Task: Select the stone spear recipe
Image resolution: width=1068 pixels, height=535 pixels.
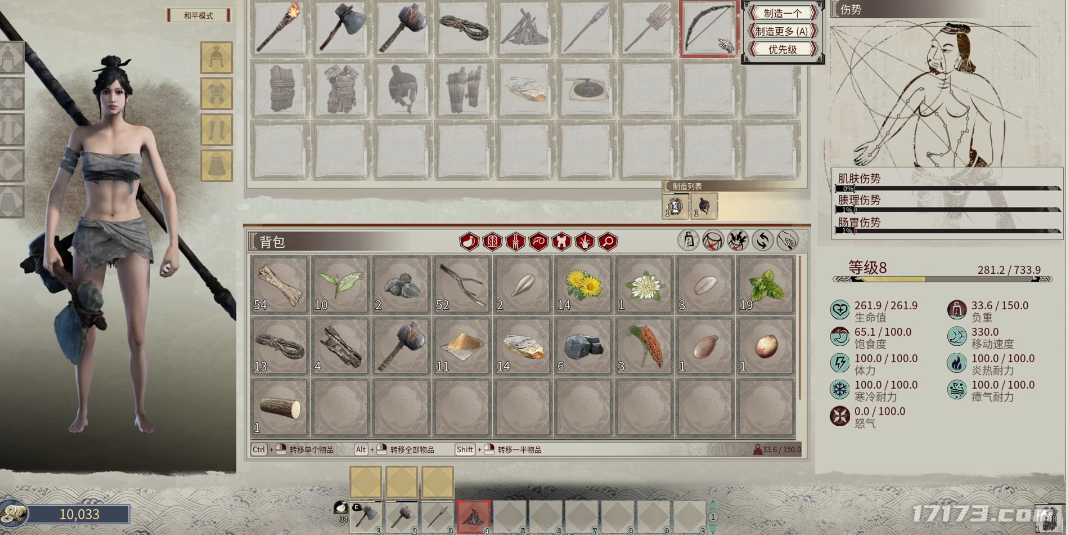Action: click(x=585, y=27)
